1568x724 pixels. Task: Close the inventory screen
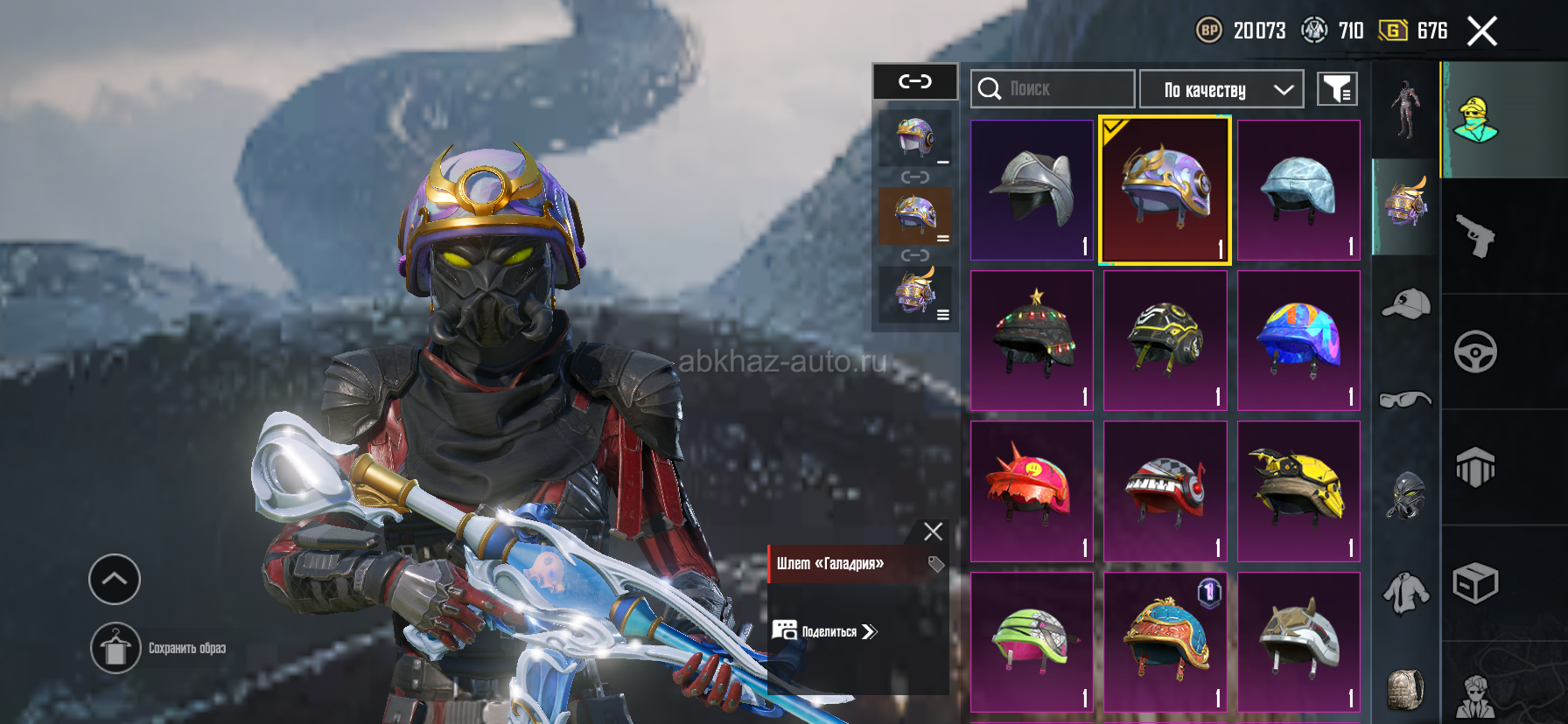coord(1482,31)
